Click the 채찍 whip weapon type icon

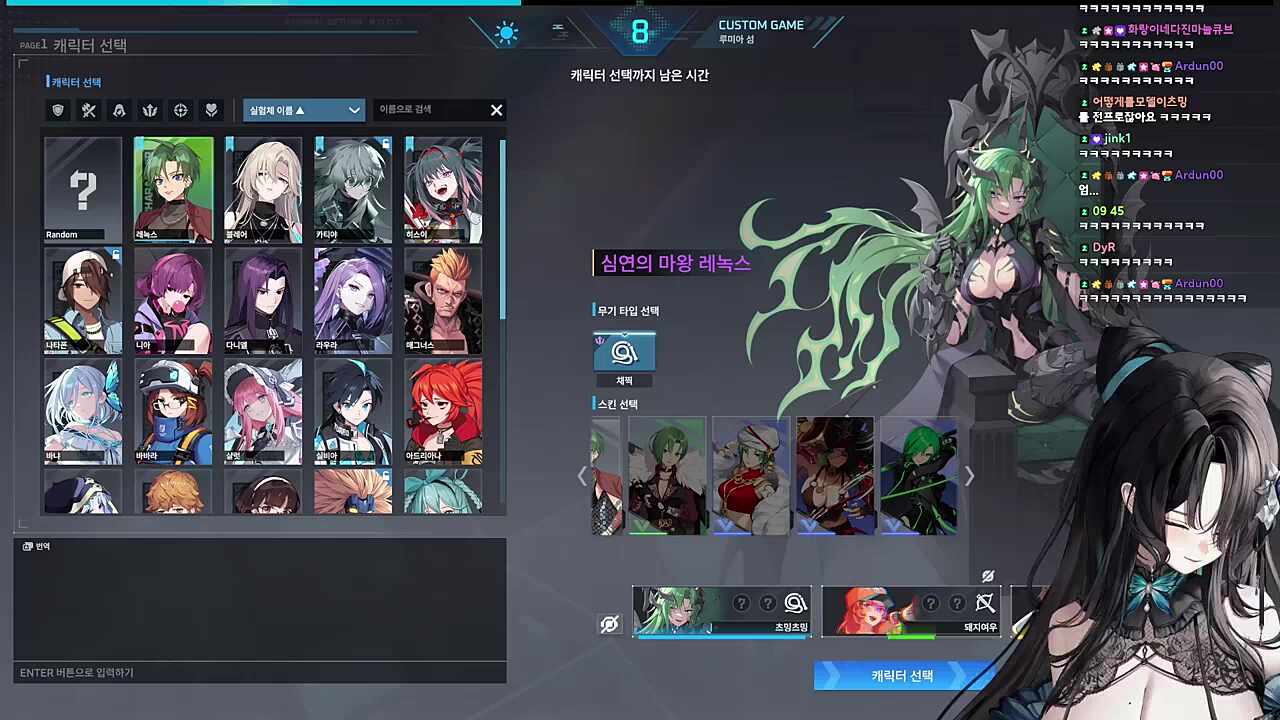624,351
